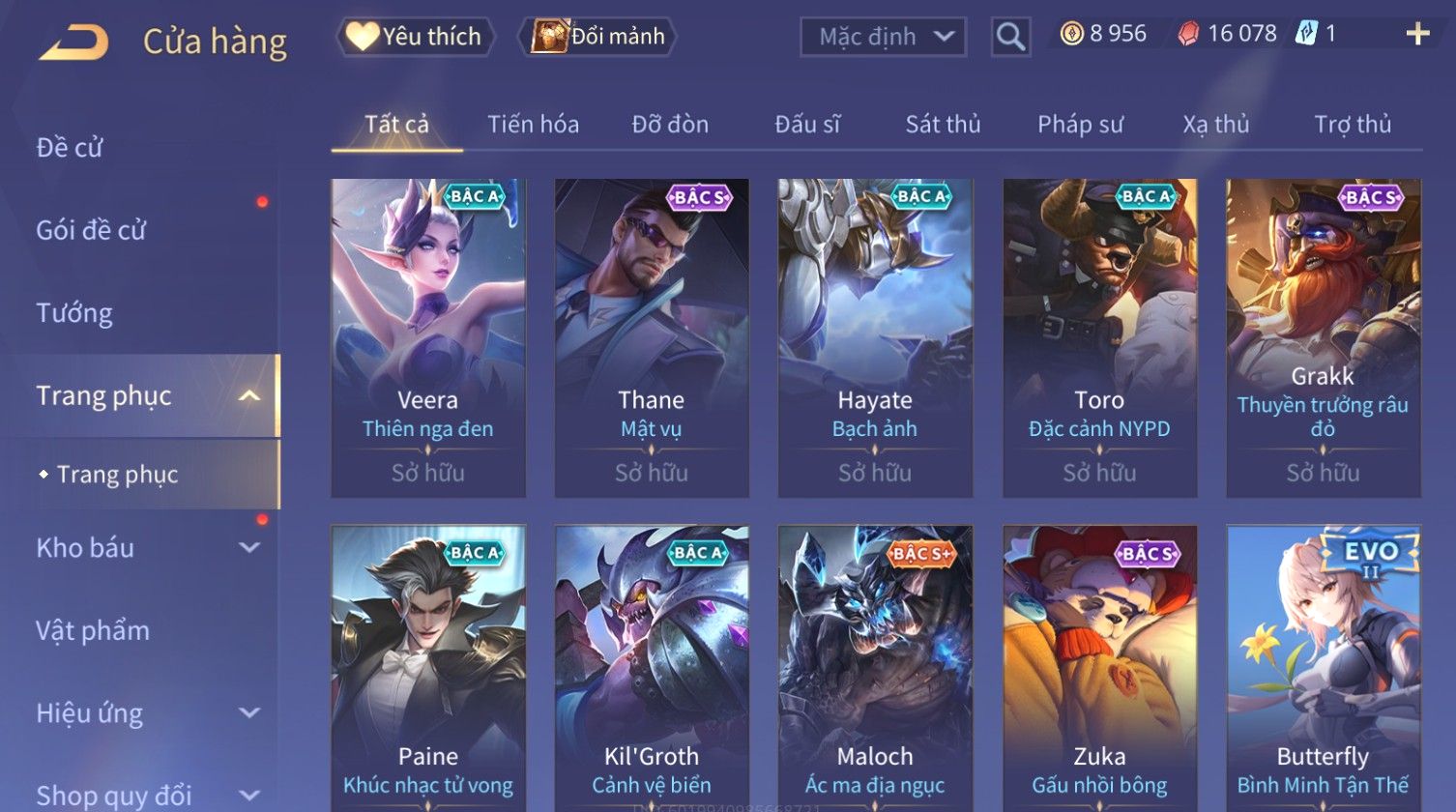The image size is (1456, 812).
Task: Select Maloch's Ác ma địa ngục skin
Action: (874, 667)
